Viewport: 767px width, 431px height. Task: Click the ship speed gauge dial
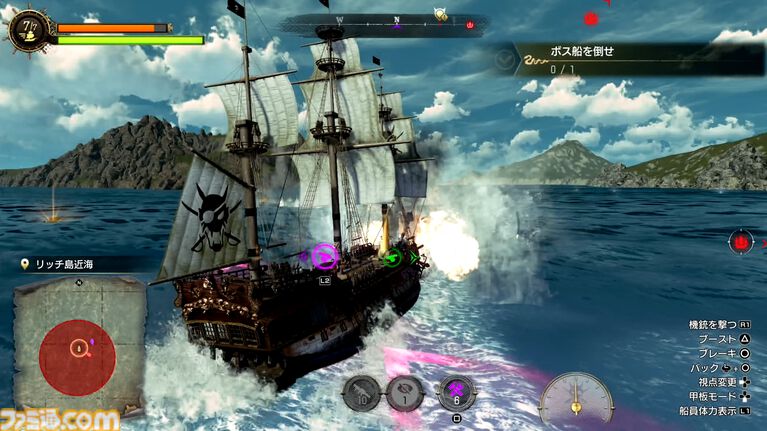point(576,400)
